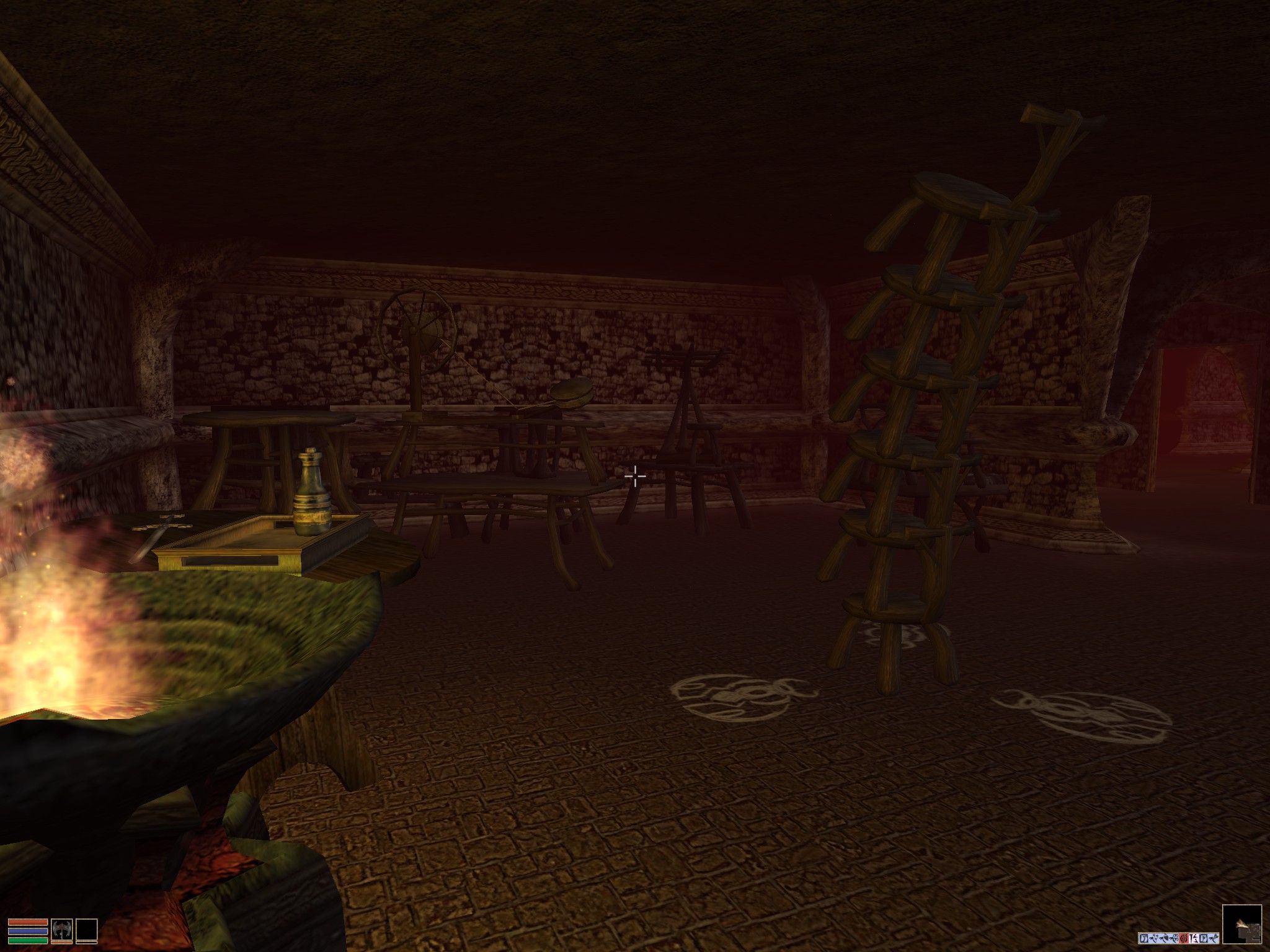Click the leftmost icon in the active effects bar
Screen dimensions: 1270x952
[1144, 938]
